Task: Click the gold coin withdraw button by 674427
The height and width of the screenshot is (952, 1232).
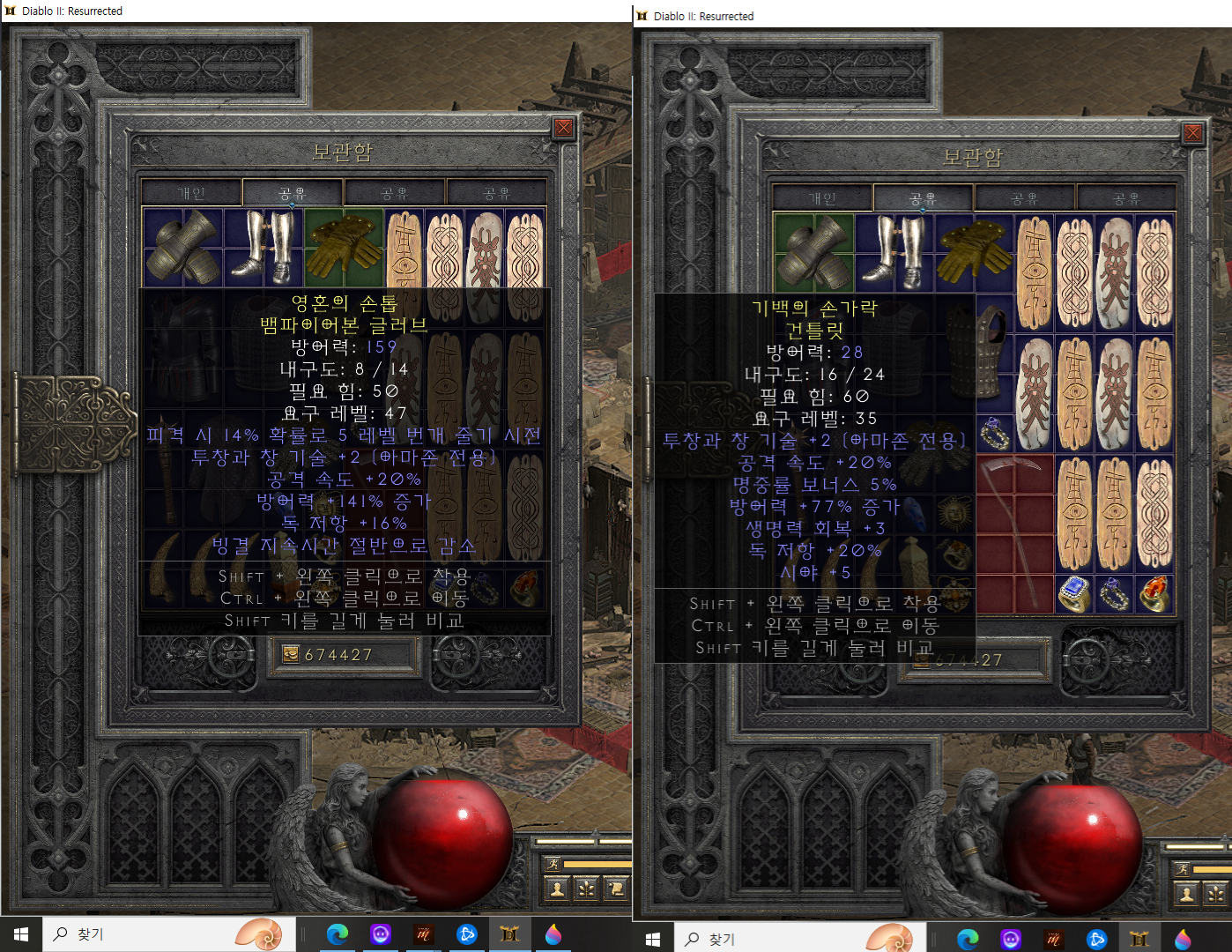Action: [291, 654]
